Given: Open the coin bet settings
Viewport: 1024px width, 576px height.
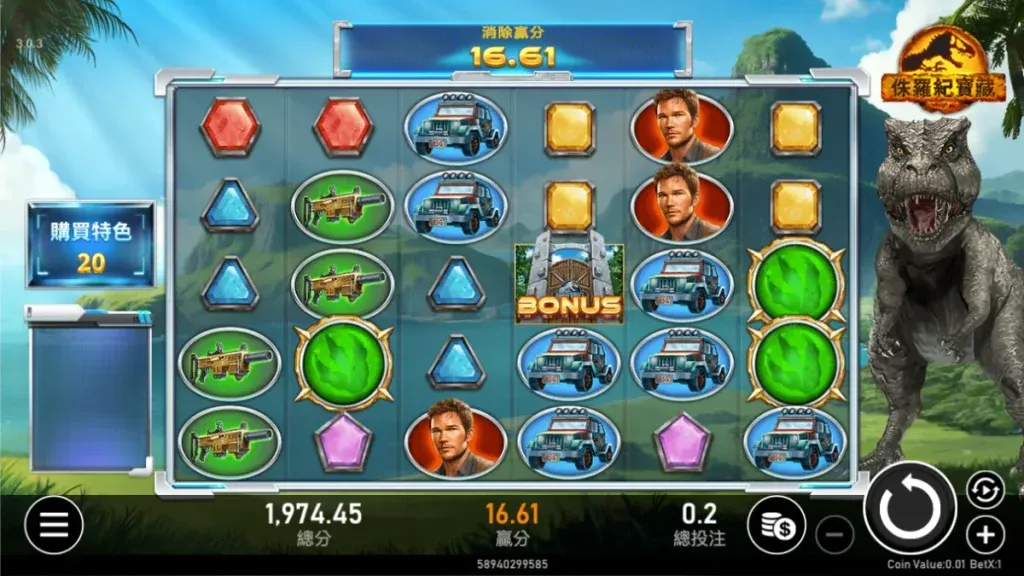Looking at the screenshot, I should pyautogui.click(x=776, y=525).
